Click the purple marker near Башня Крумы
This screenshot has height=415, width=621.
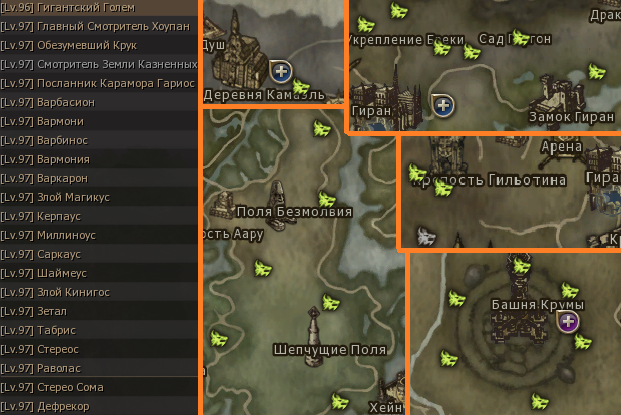tap(568, 321)
